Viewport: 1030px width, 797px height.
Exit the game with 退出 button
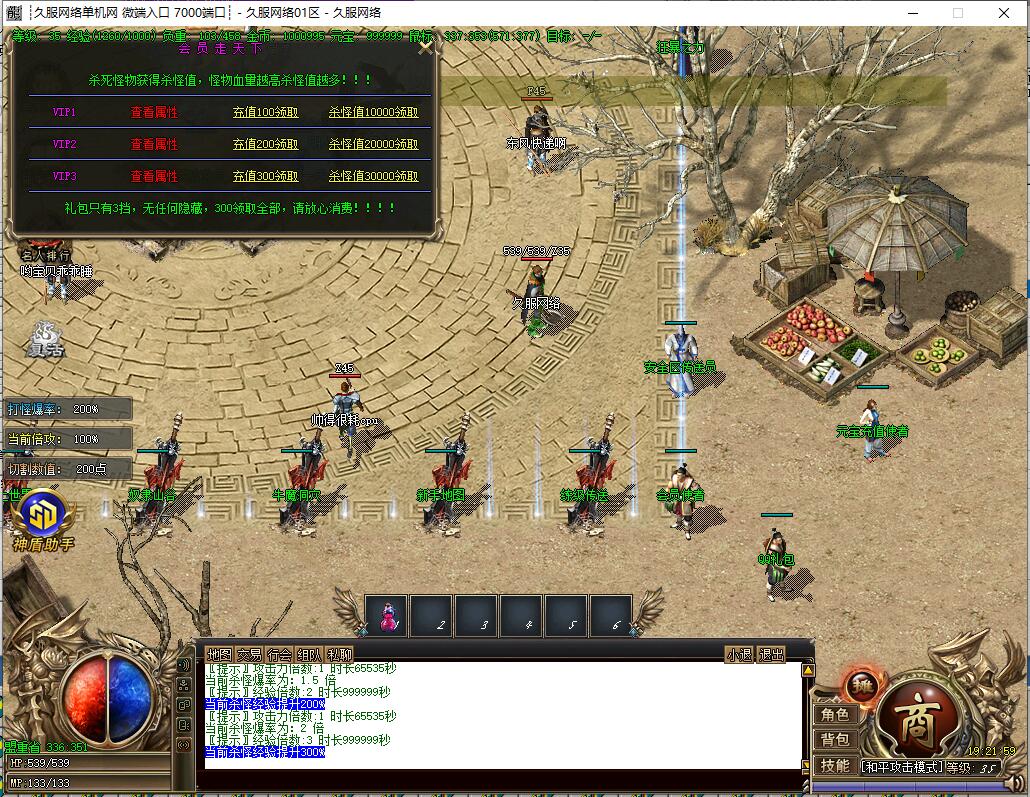[x=771, y=655]
